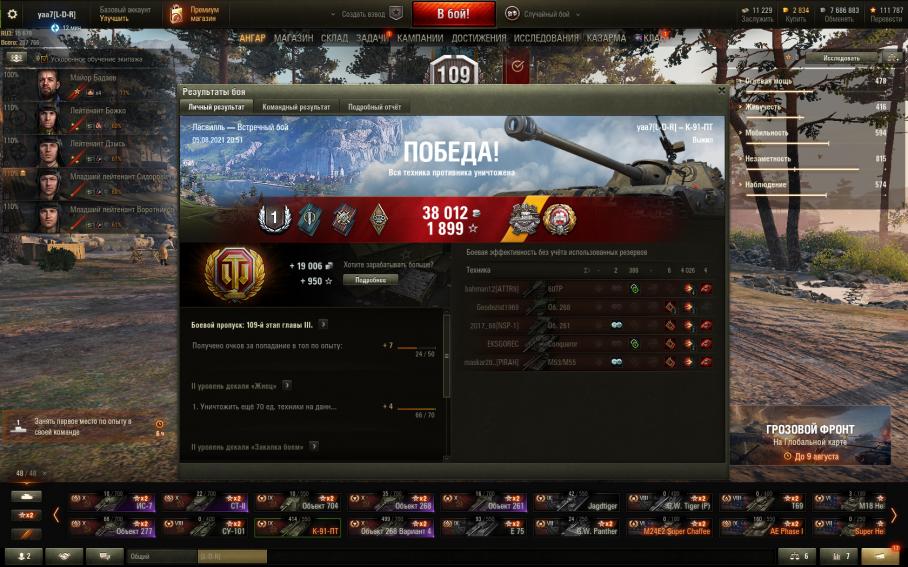Select the «Личный результат» tab
908x567 pixels.
[x=216, y=107]
